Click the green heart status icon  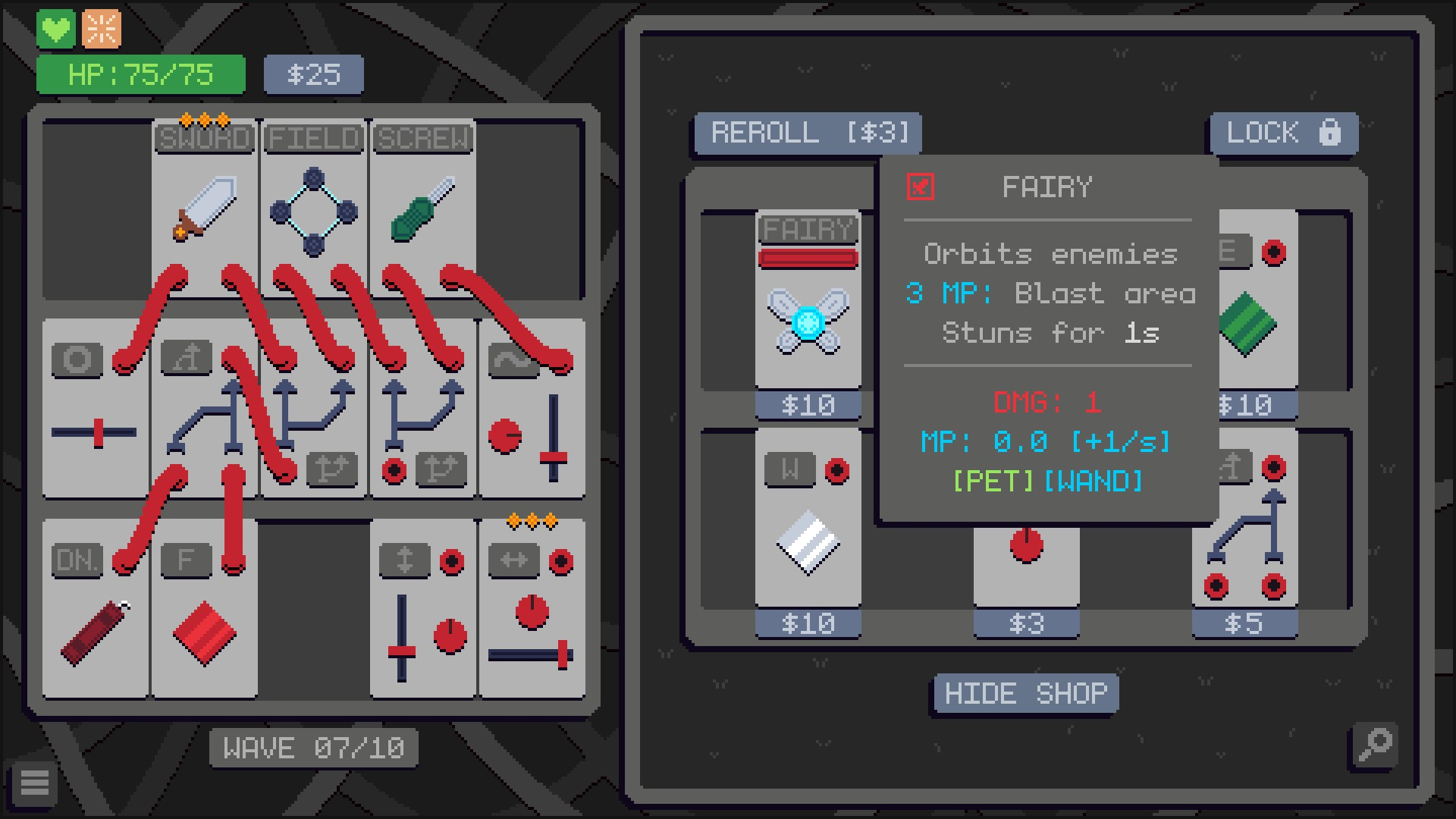point(56,30)
